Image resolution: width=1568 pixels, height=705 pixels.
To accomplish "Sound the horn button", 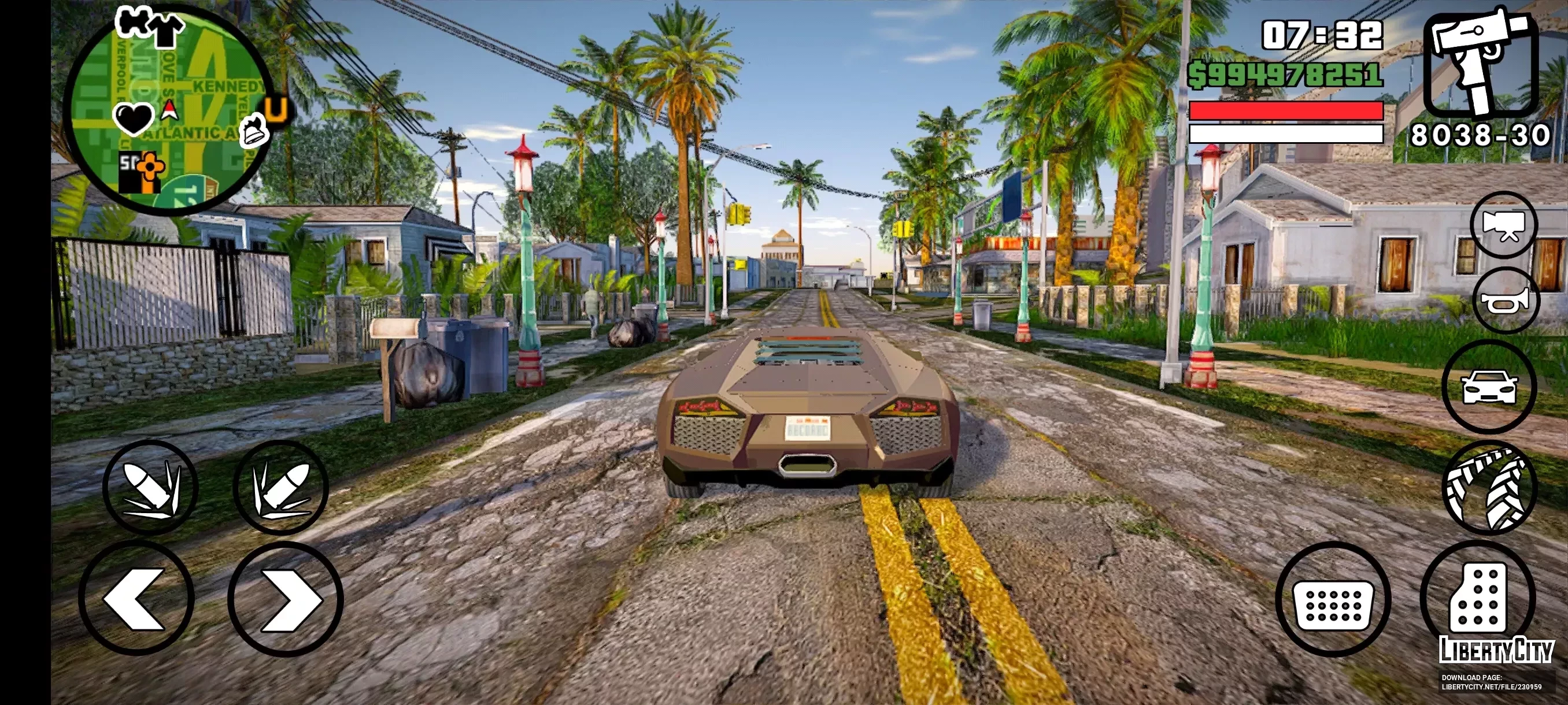I will 1505,301.
